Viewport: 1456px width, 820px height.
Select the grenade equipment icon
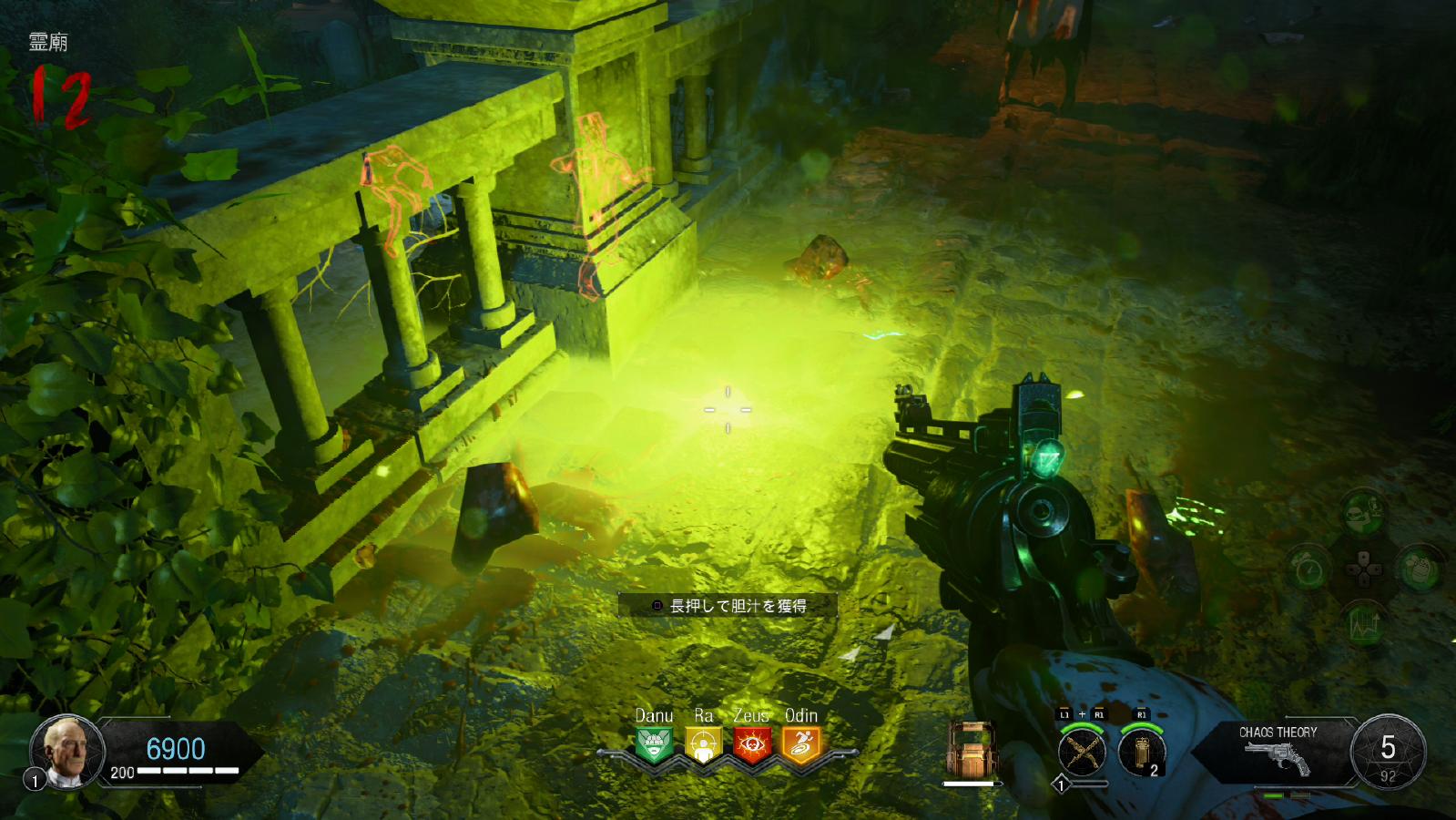tap(1142, 753)
